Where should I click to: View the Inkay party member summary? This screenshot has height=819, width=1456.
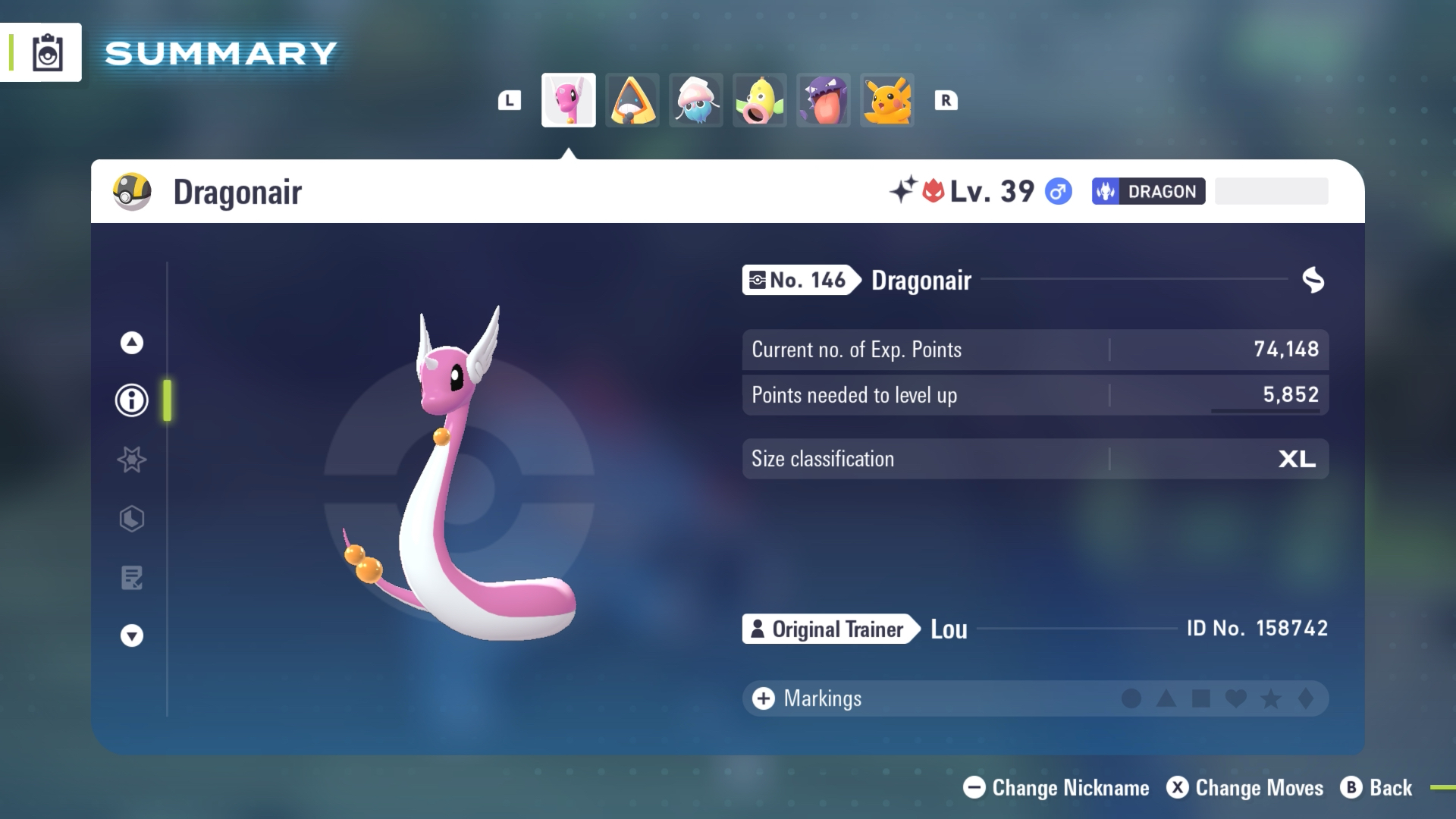coord(696,100)
